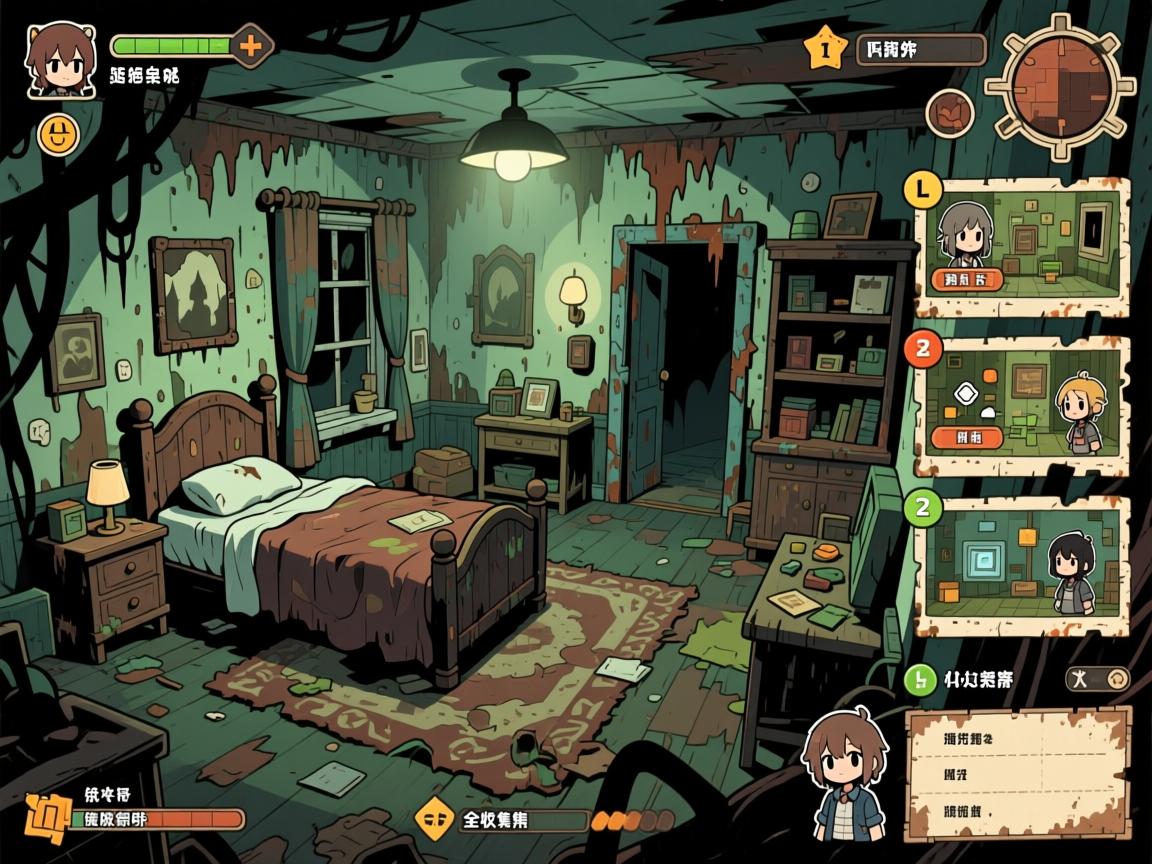
Task: Select the black-haired character room card
Action: point(1022,566)
